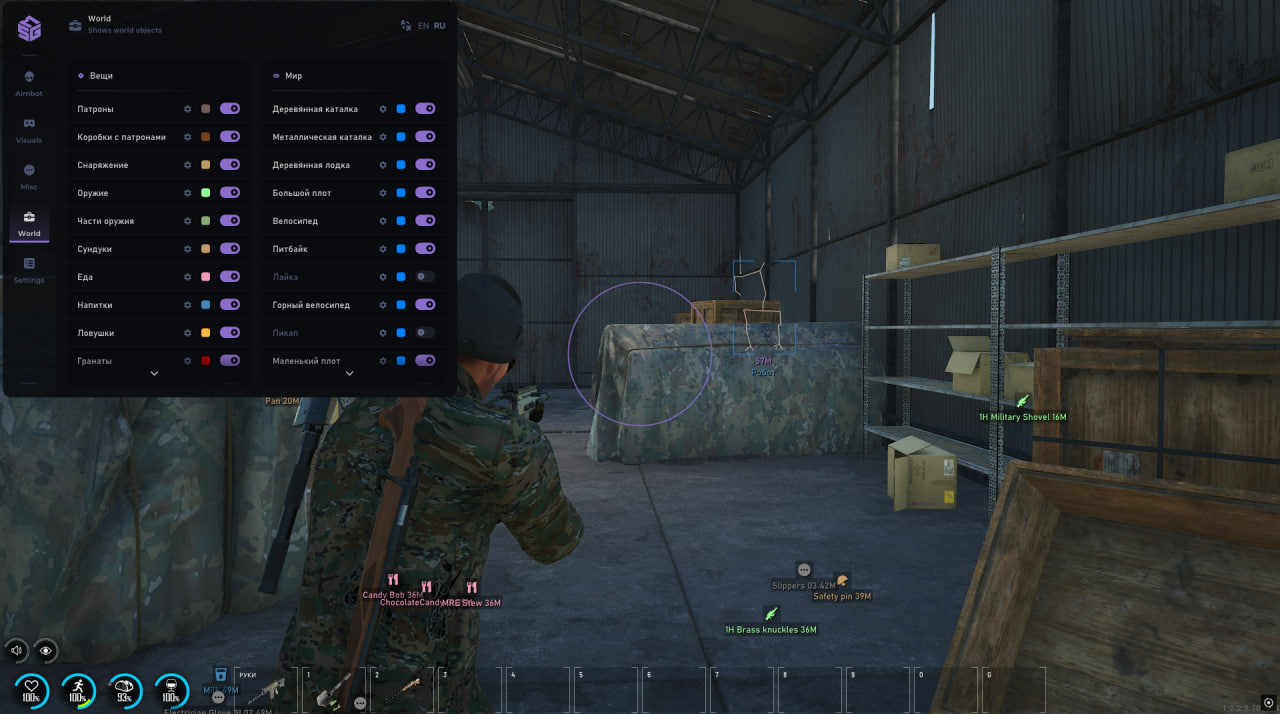Choose RU as the overlay language
This screenshot has height=714, width=1280.
(440, 26)
